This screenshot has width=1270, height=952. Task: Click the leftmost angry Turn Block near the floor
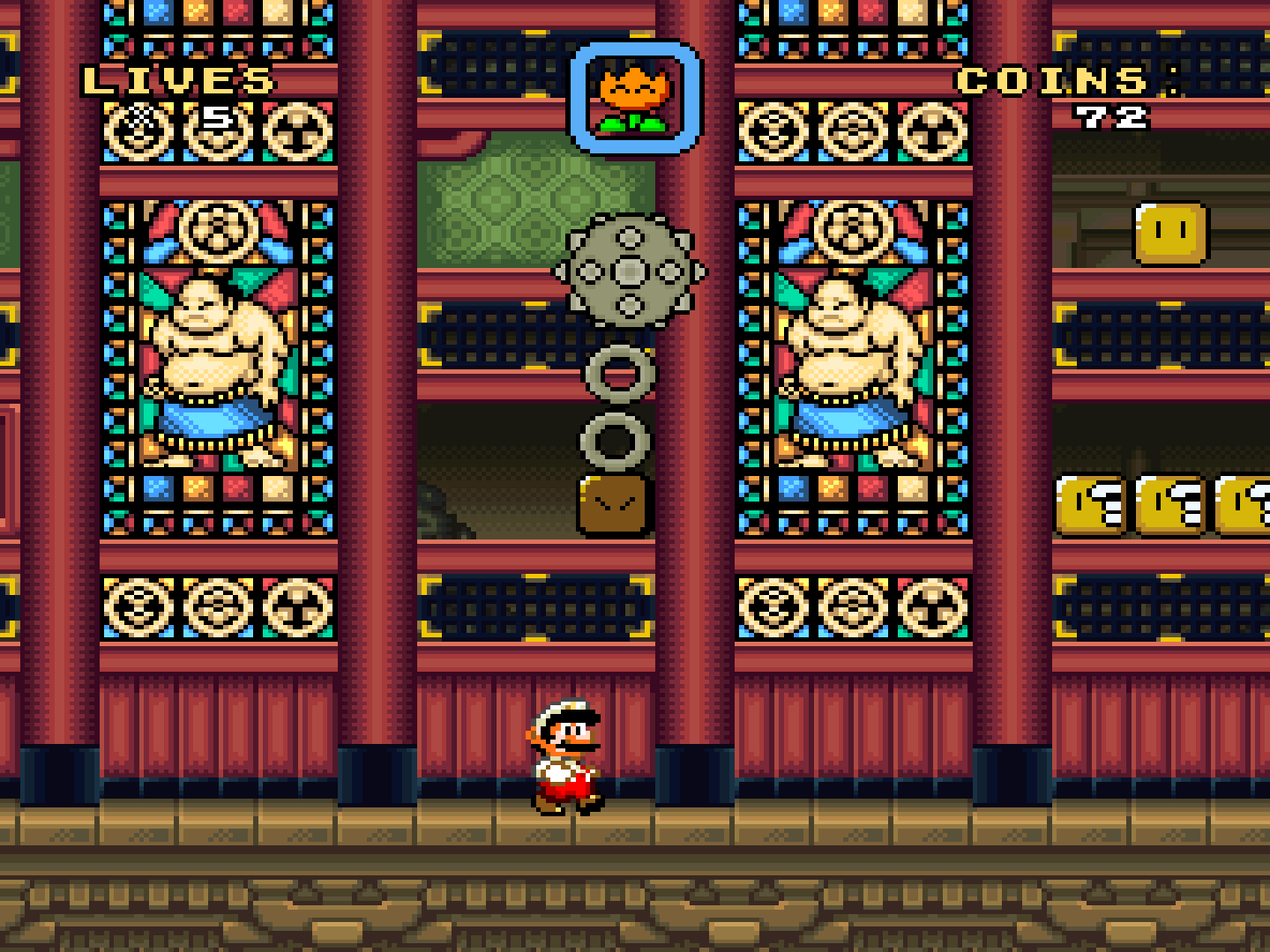(1088, 502)
